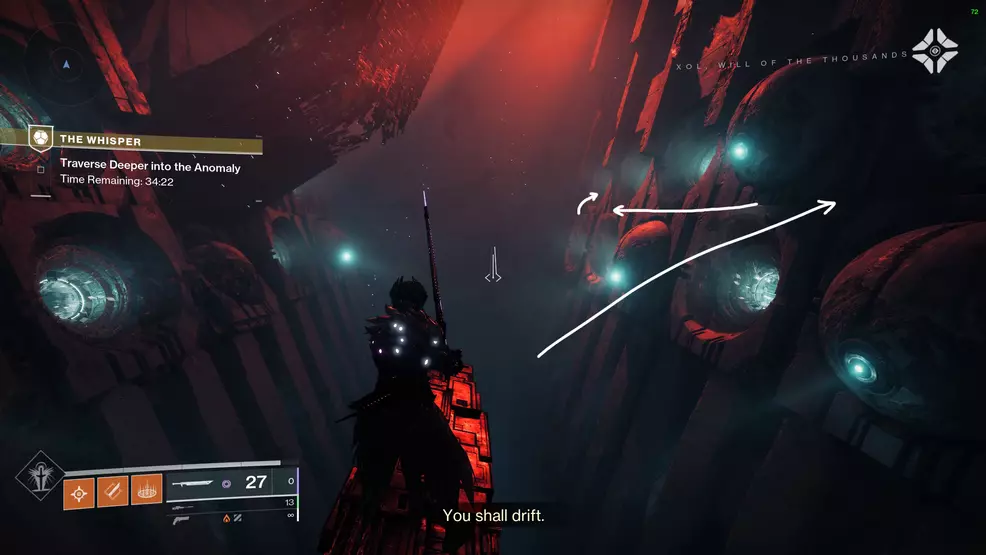This screenshot has width=986, height=555.
Task: Trigger the orange melee ability icon
Action: (113, 491)
